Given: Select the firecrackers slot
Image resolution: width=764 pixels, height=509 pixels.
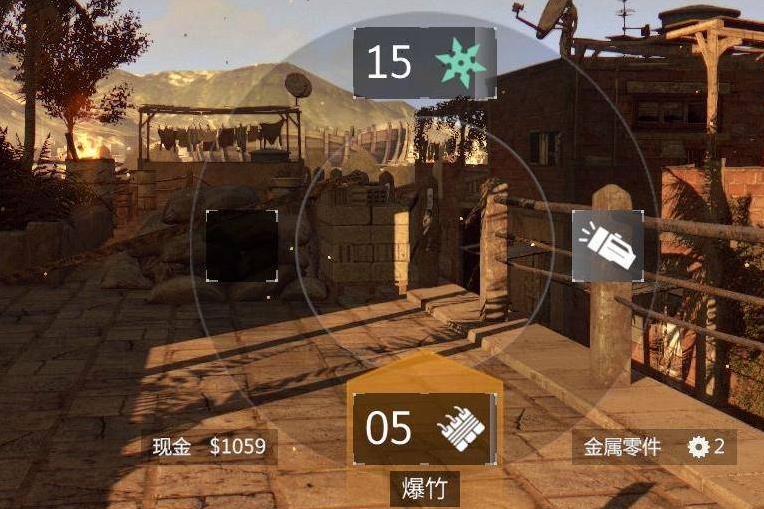Looking at the screenshot, I should point(424,428).
